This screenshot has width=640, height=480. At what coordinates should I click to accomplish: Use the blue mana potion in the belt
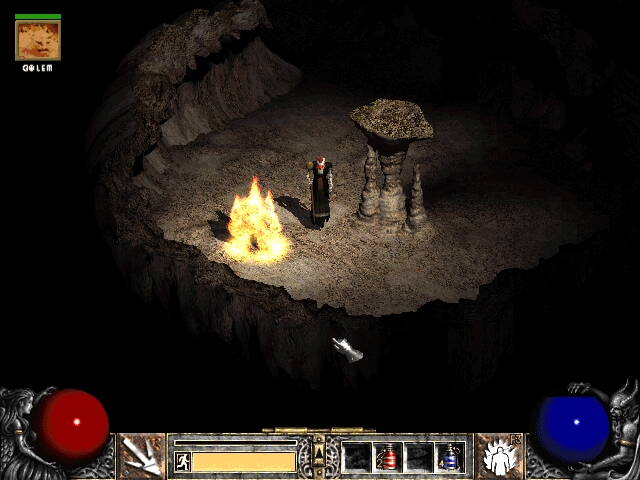[450, 457]
